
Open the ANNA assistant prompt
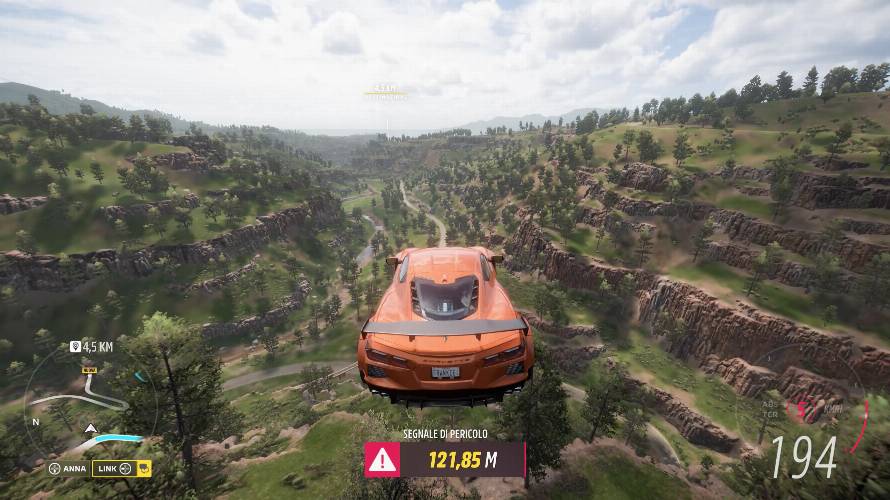coord(66,468)
